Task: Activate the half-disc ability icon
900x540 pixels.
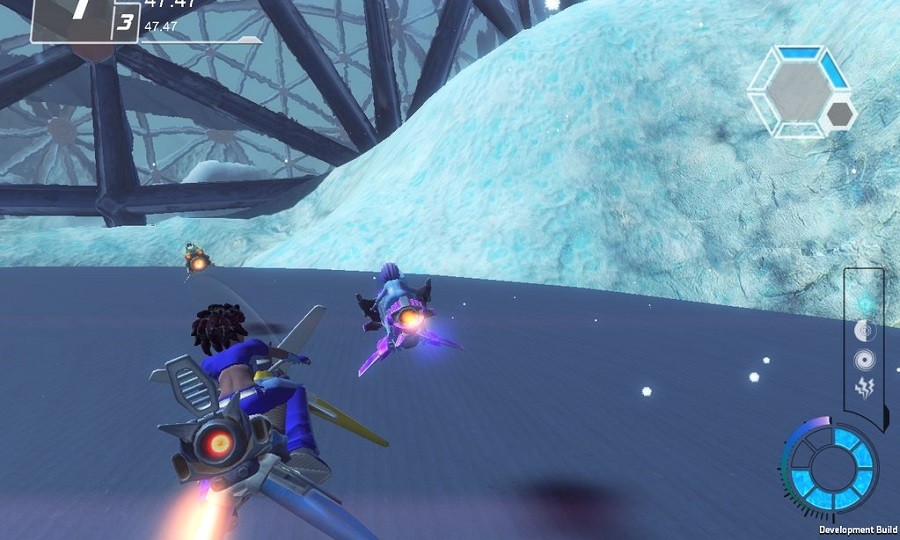Action: [x=865, y=332]
